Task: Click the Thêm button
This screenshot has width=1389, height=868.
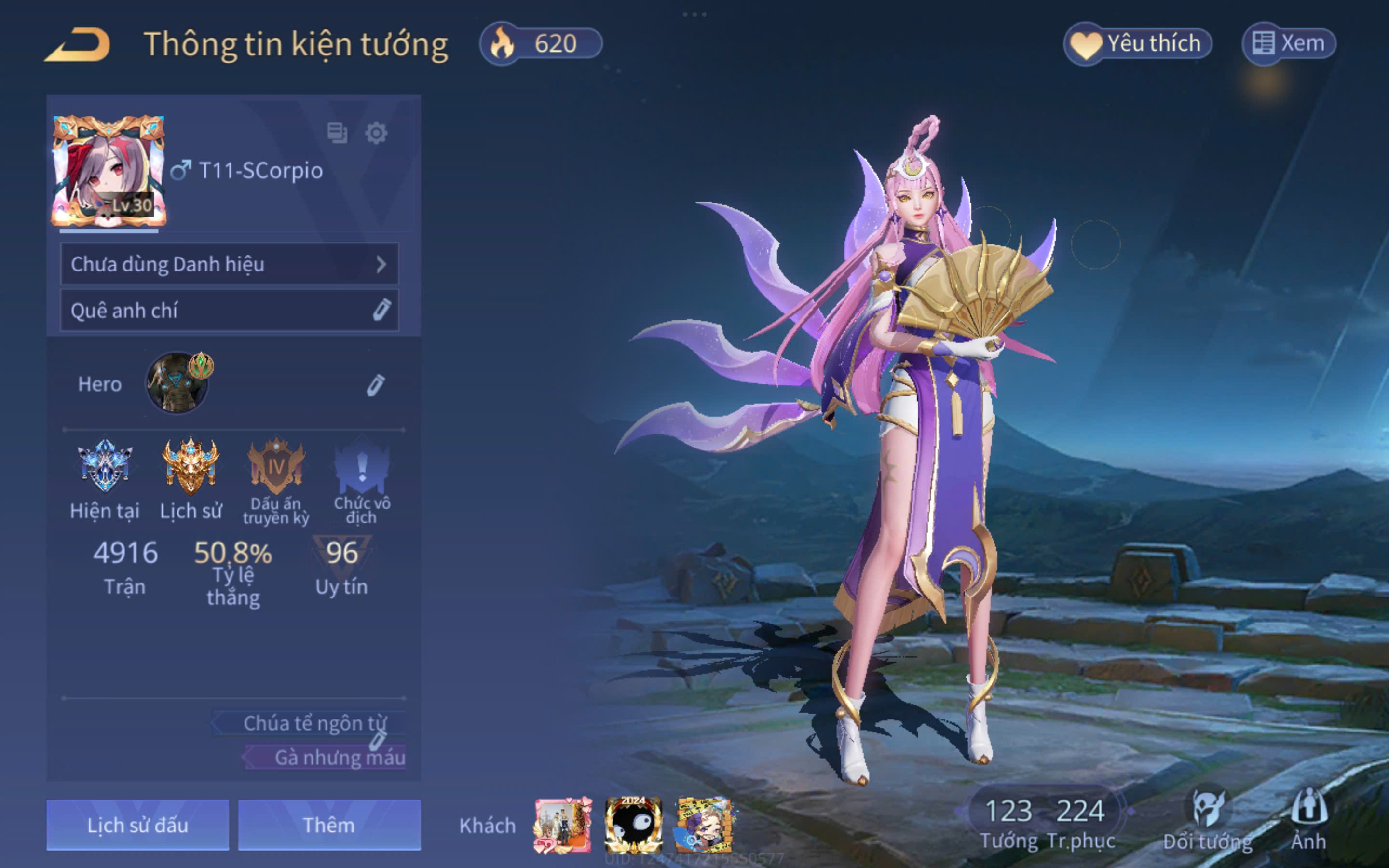Action: click(329, 825)
